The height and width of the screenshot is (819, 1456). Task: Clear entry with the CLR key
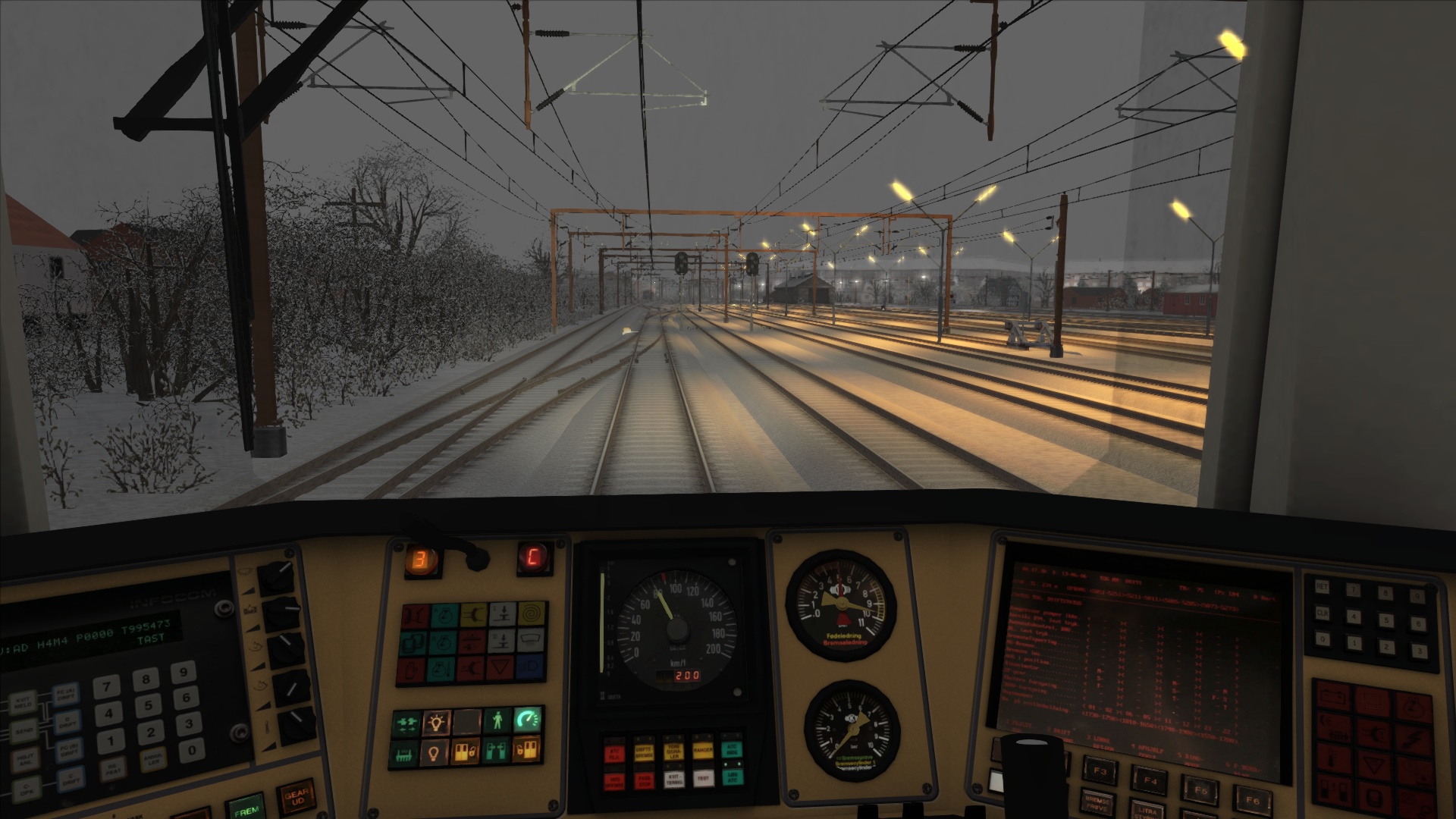pyautogui.click(x=1323, y=613)
